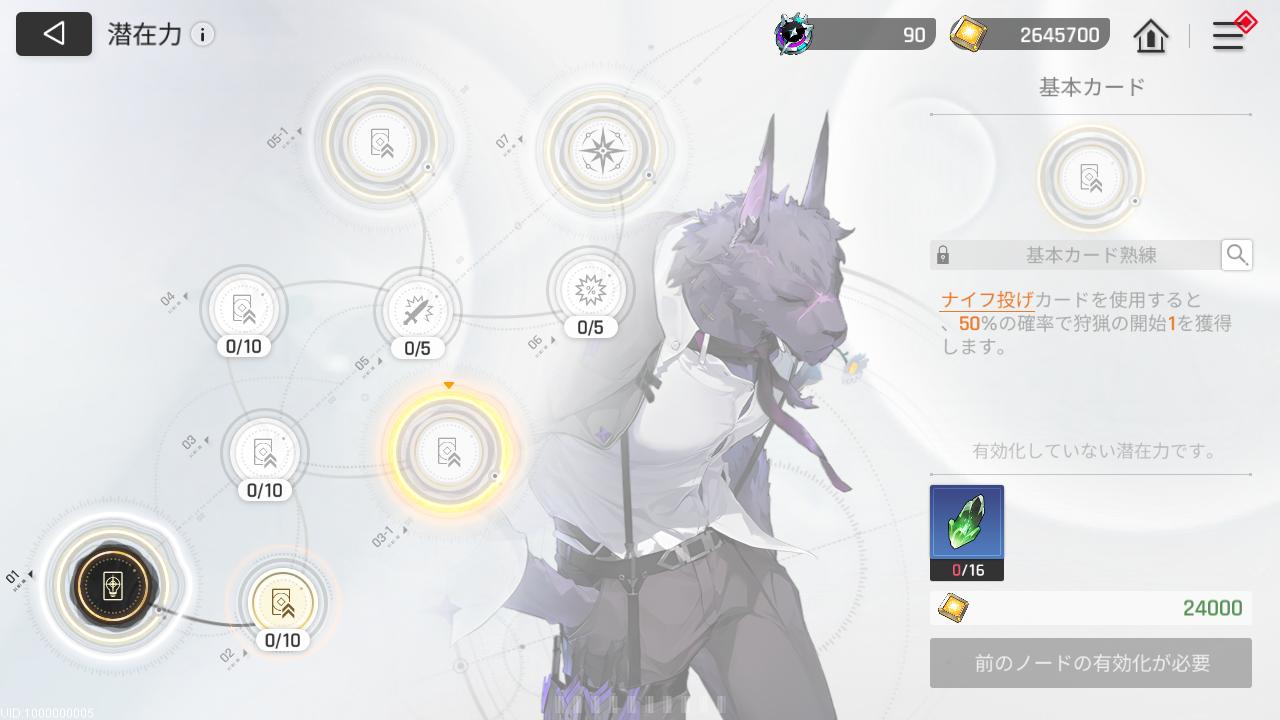Tap the ナイフ投げ card link
Screen dimensions: 1280x720
[987, 300]
